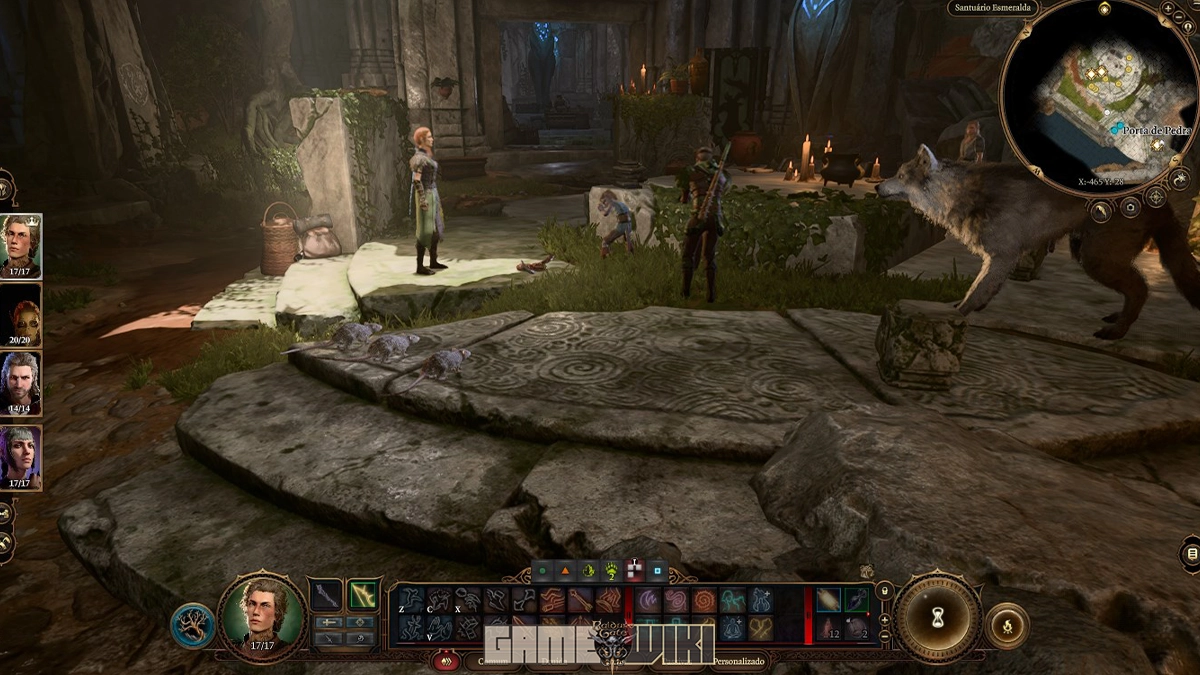
Task: Open camp with the campfire button
Action: point(1007,627)
